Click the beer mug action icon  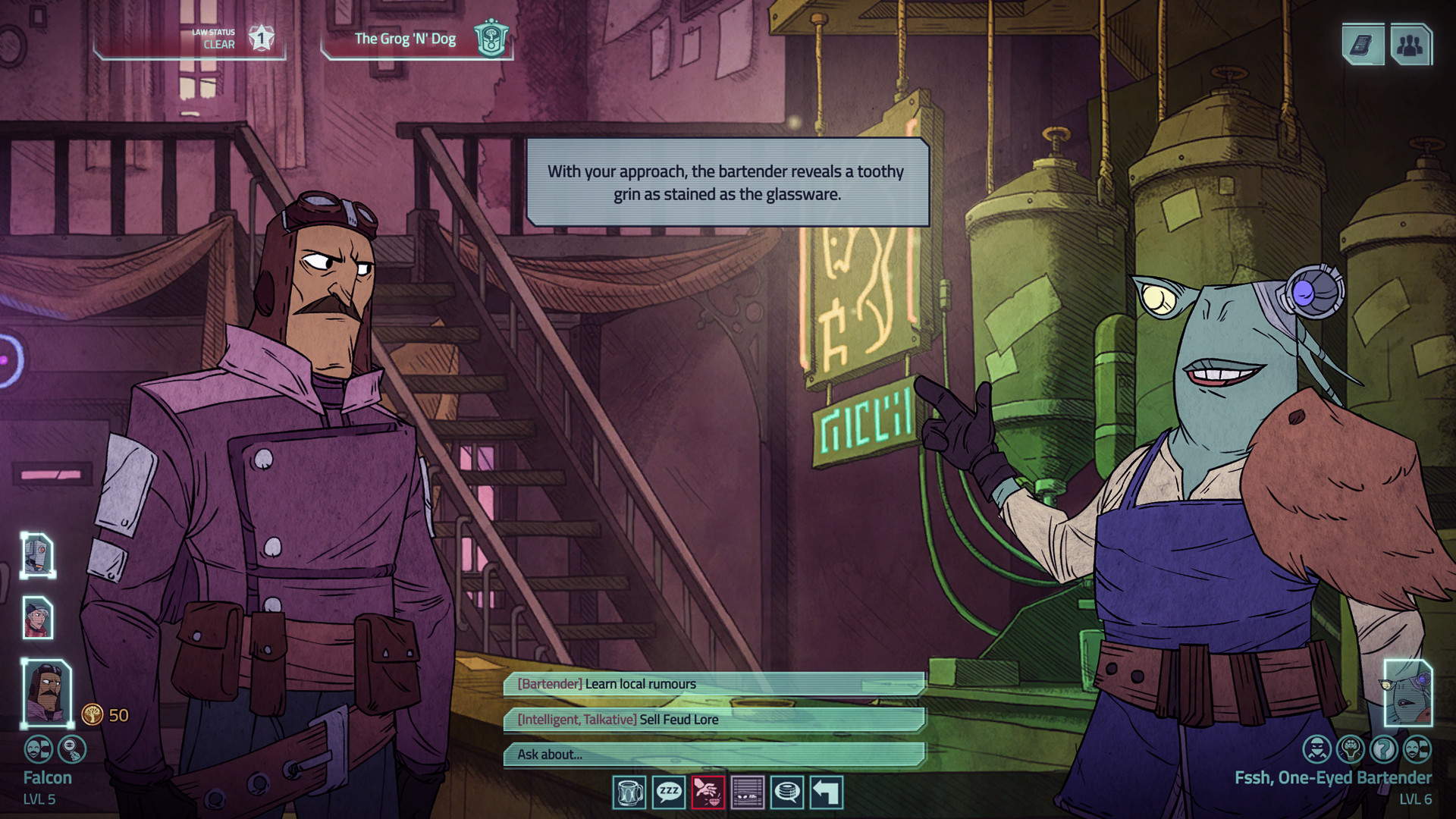629,792
